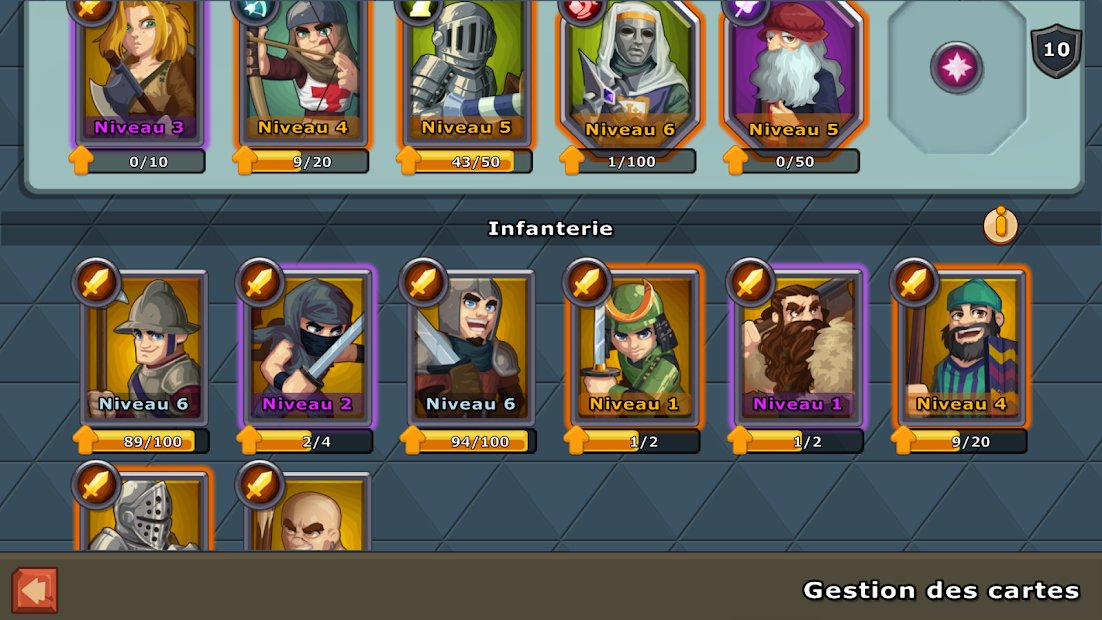The width and height of the screenshot is (1102, 620).
Task: Select the green samurai infantry card
Action: pos(635,347)
